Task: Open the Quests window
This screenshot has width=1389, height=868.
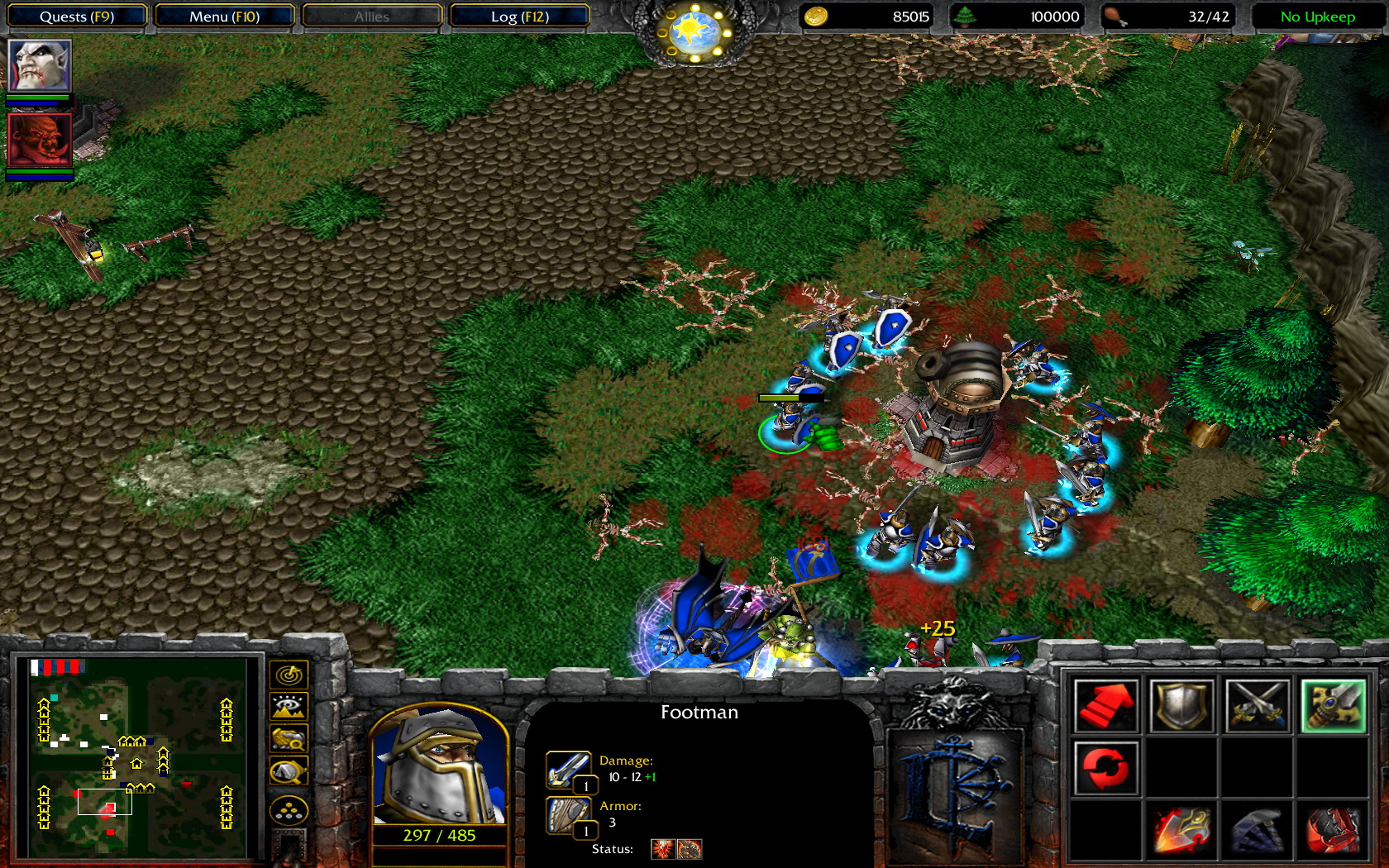Action: point(77,16)
